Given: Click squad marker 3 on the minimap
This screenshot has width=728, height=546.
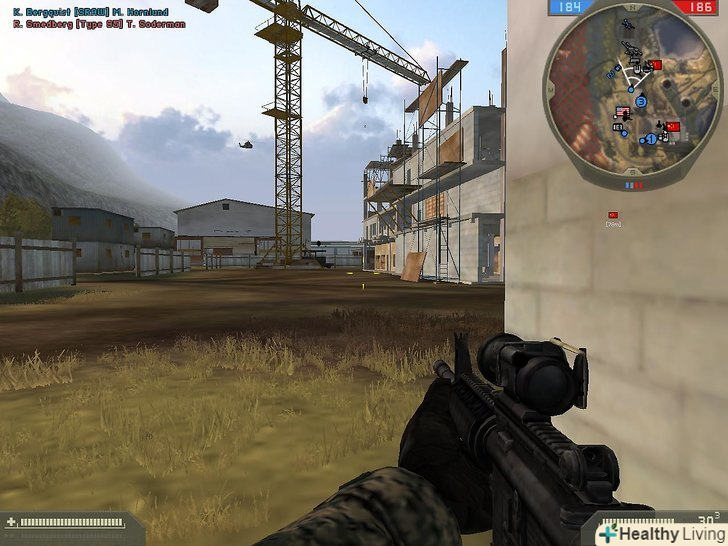Looking at the screenshot, I should click(641, 102).
